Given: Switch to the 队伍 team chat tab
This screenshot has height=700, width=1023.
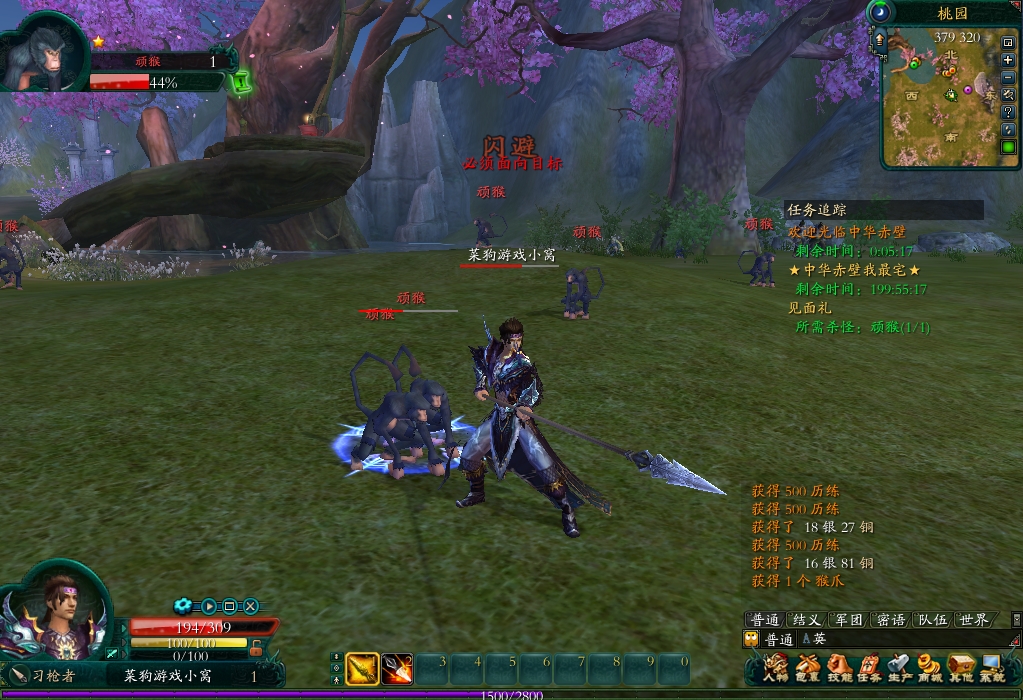Looking at the screenshot, I should pos(932,620).
